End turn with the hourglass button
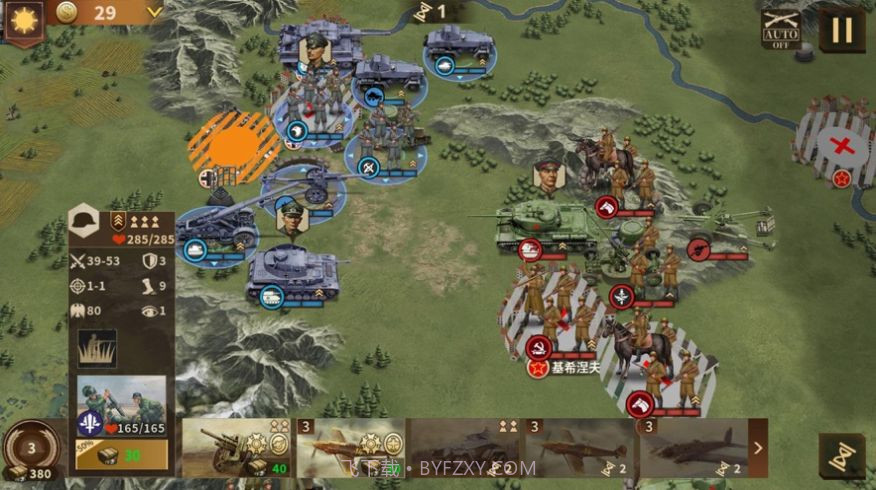The image size is (876, 490). pyautogui.click(x=842, y=455)
